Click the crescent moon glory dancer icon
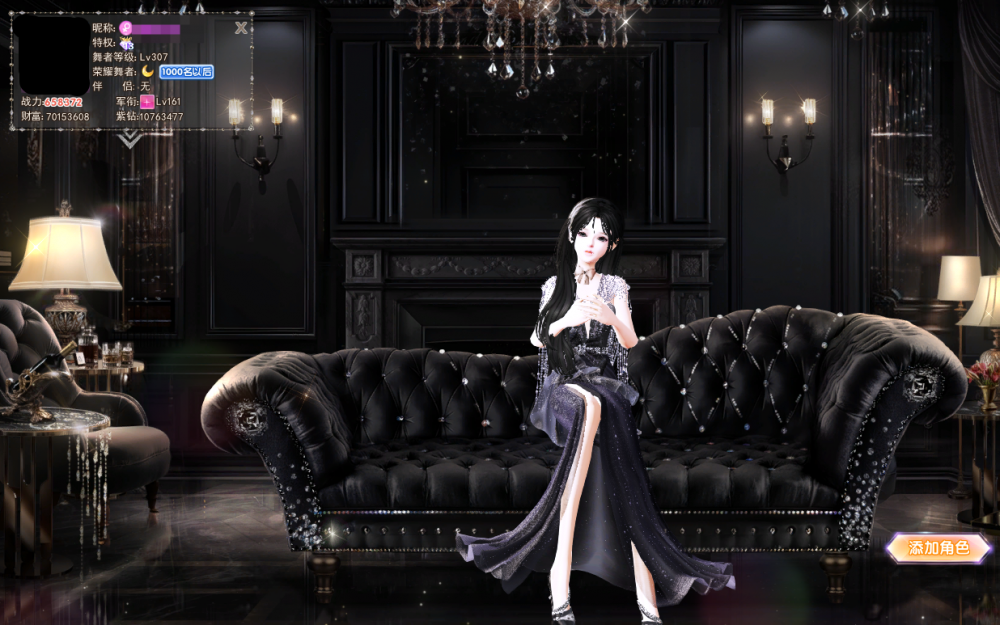This screenshot has height=625, width=1000. pyautogui.click(x=147, y=72)
